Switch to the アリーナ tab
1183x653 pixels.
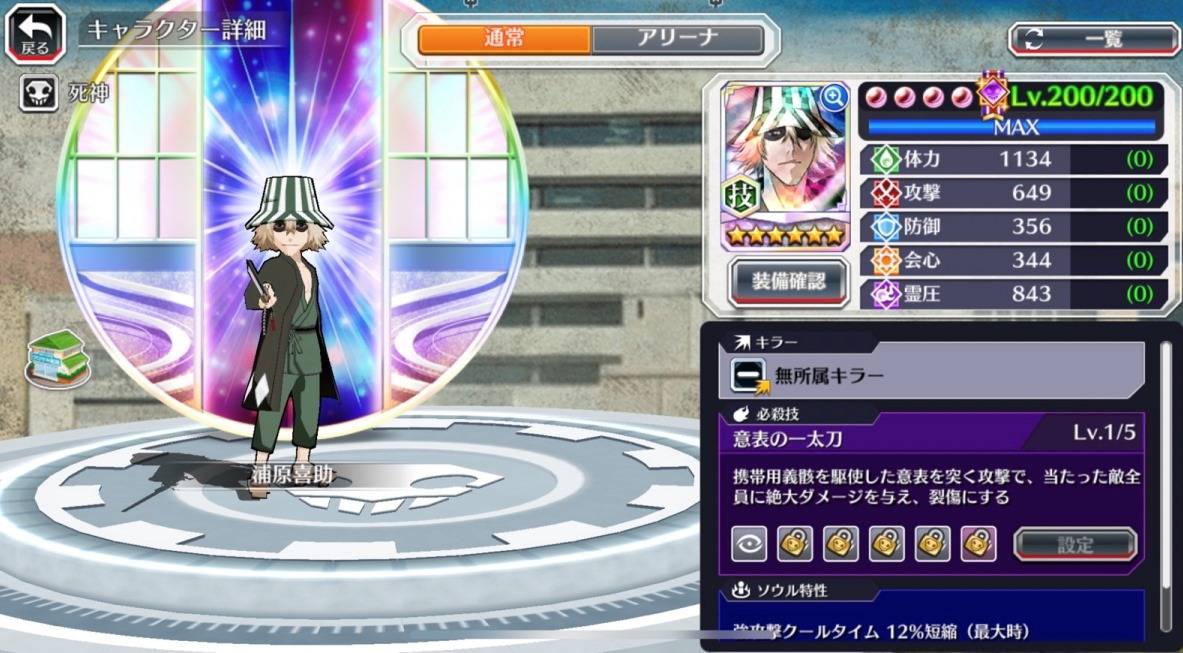point(677,39)
